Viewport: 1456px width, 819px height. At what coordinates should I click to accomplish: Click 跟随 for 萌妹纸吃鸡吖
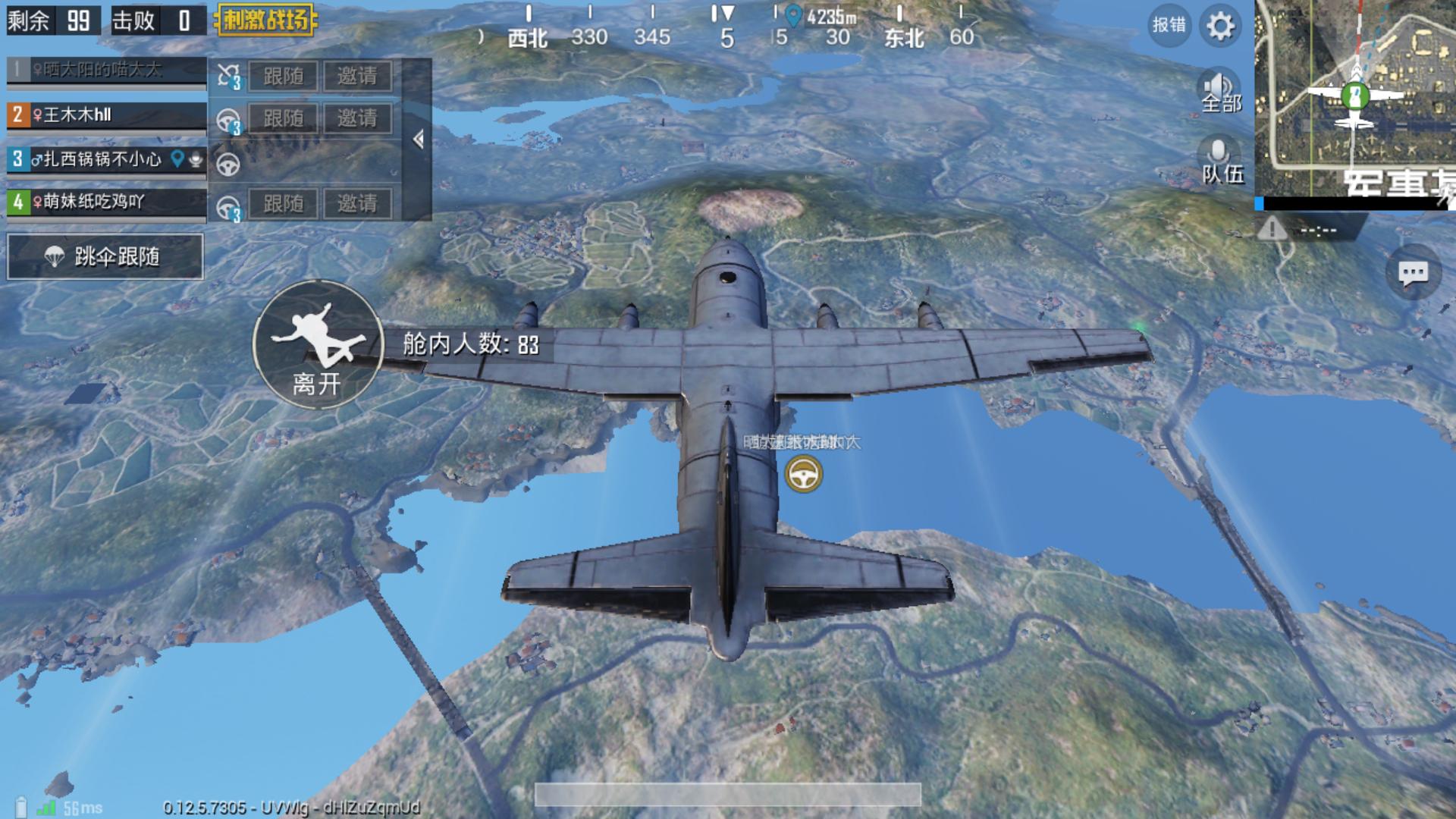click(x=283, y=203)
